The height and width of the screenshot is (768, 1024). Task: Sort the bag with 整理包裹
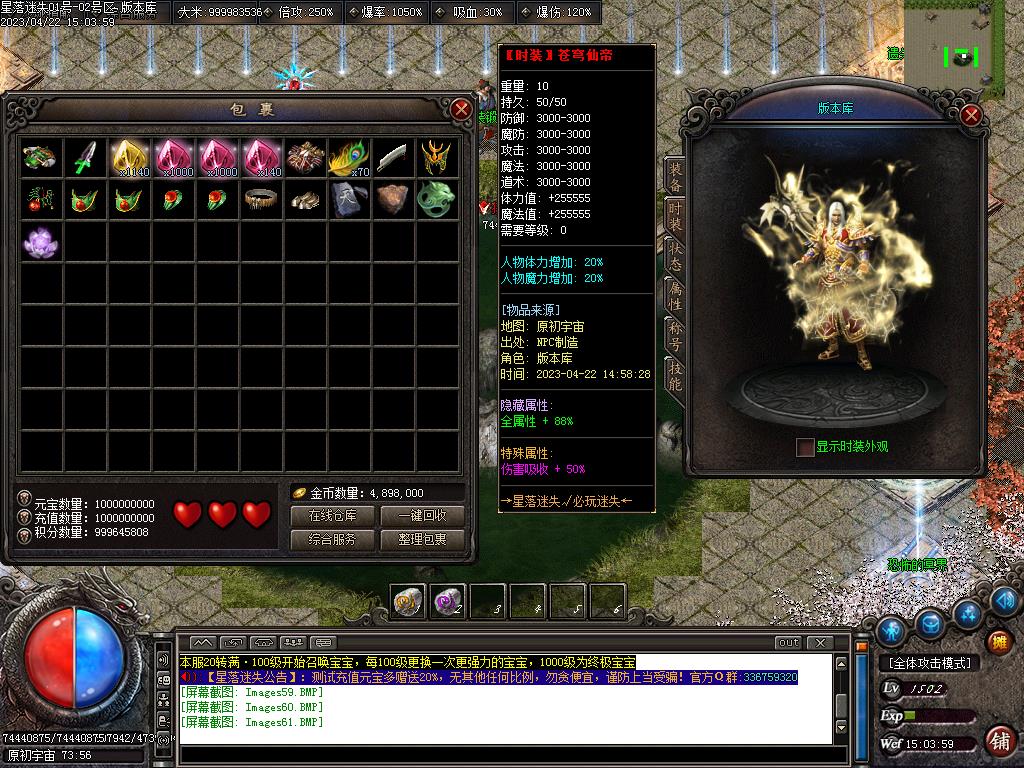[421, 539]
